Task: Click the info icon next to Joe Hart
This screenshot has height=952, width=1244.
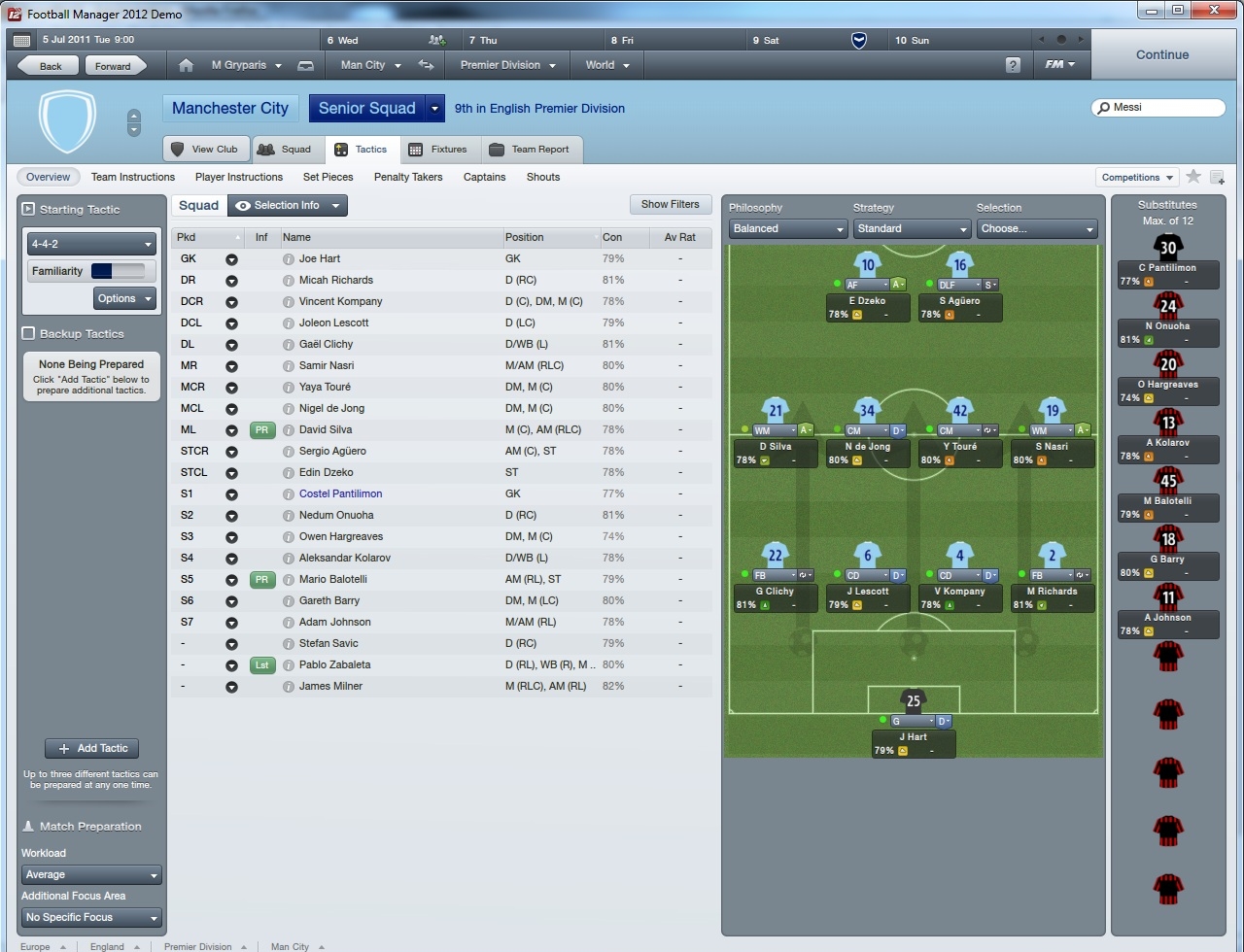Action: [x=288, y=258]
